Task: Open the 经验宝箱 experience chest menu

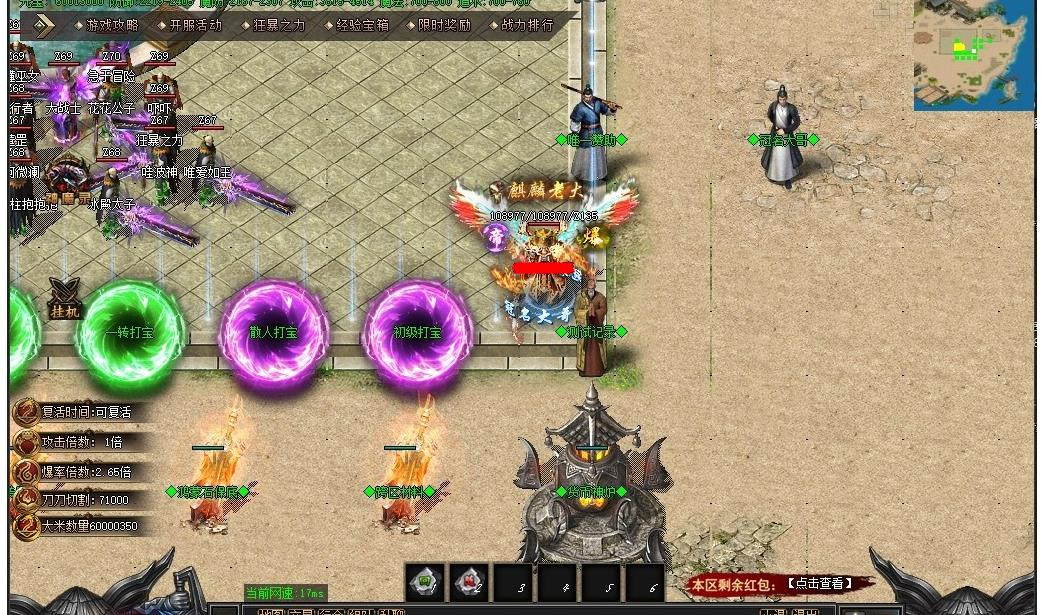Action: (x=362, y=25)
